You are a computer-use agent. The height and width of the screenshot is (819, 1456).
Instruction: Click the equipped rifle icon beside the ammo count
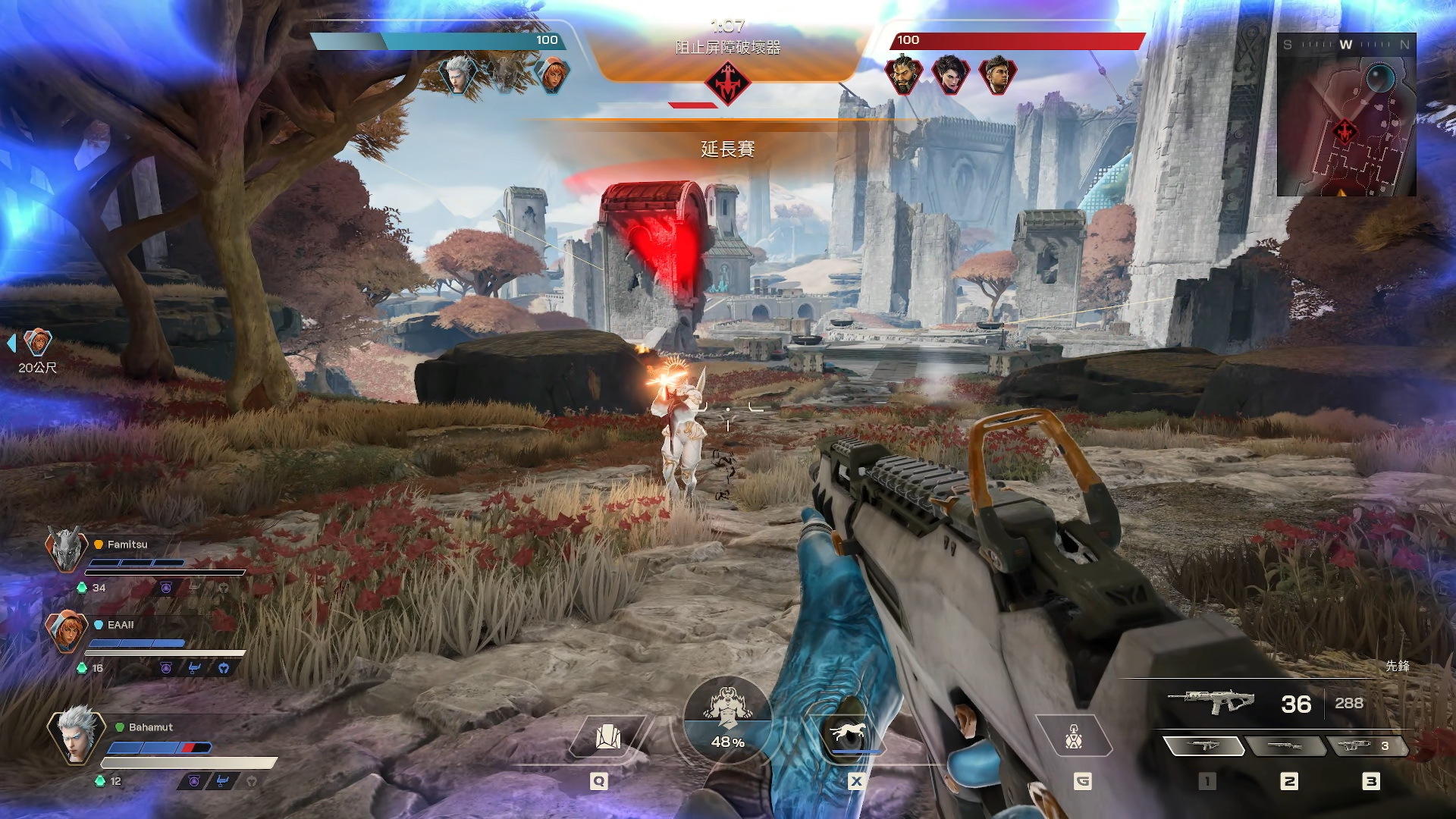point(1210,701)
